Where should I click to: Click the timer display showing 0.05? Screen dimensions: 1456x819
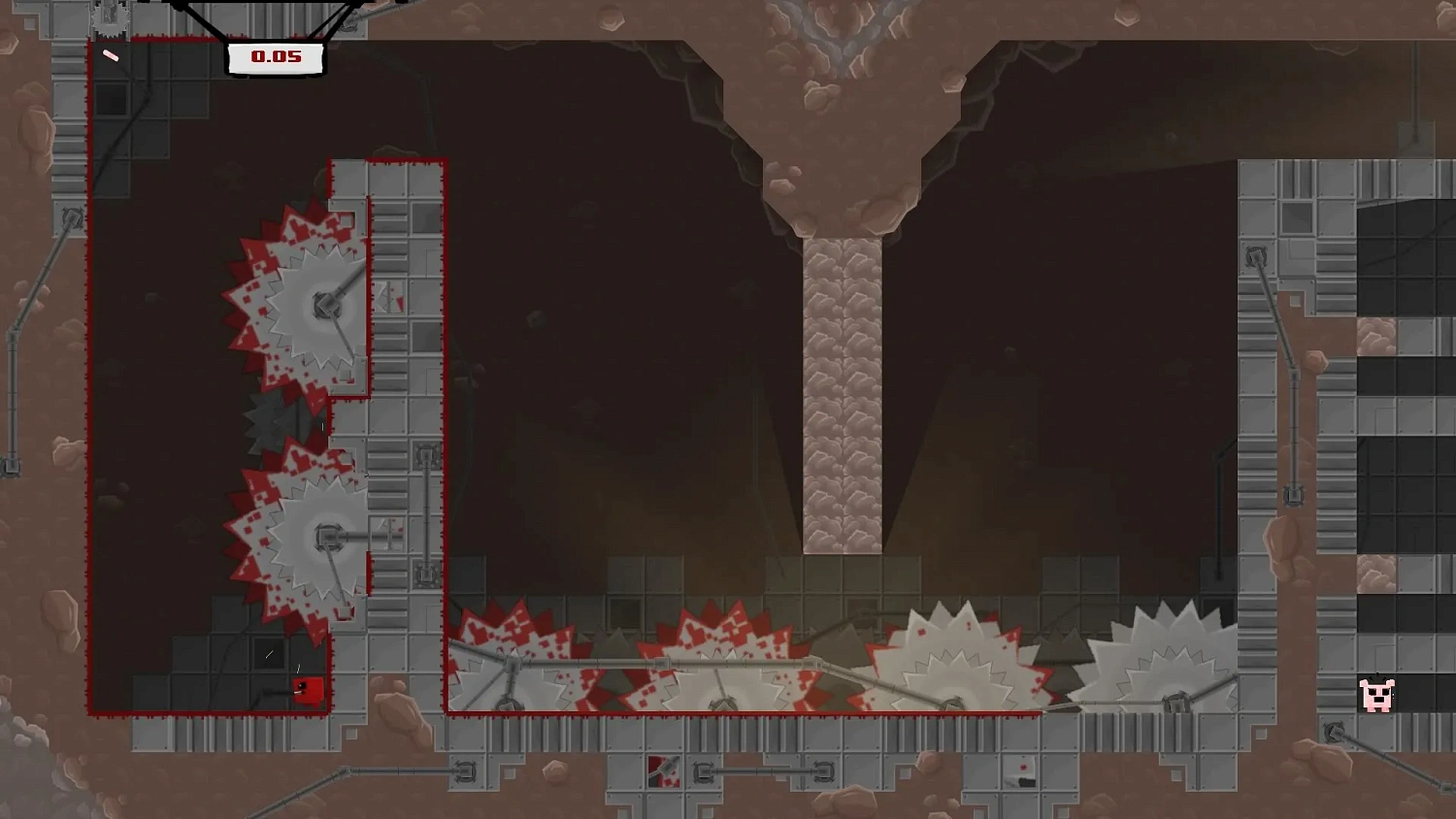coord(275,57)
